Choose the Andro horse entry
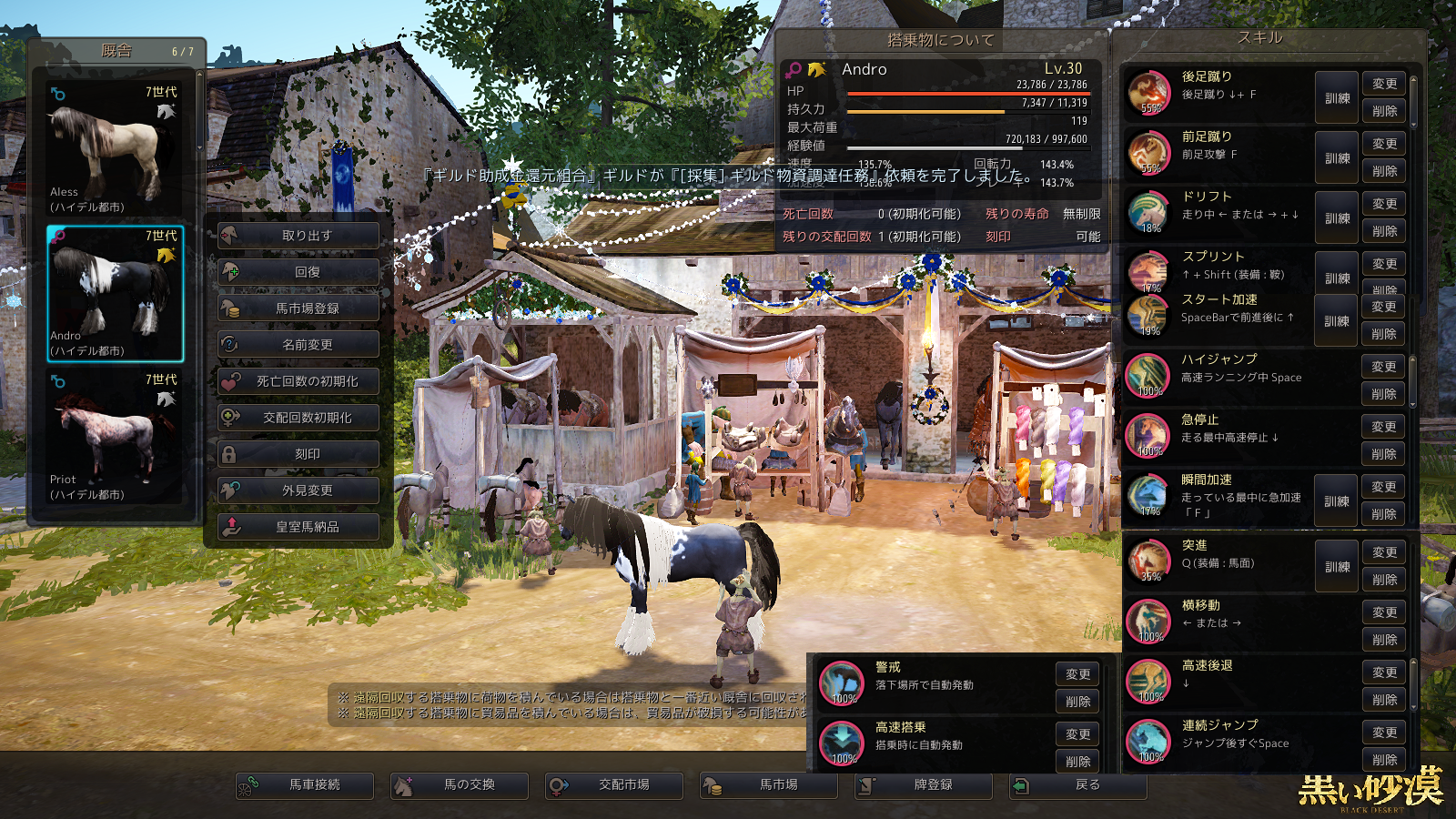This screenshot has height=819, width=1456. tap(115, 293)
